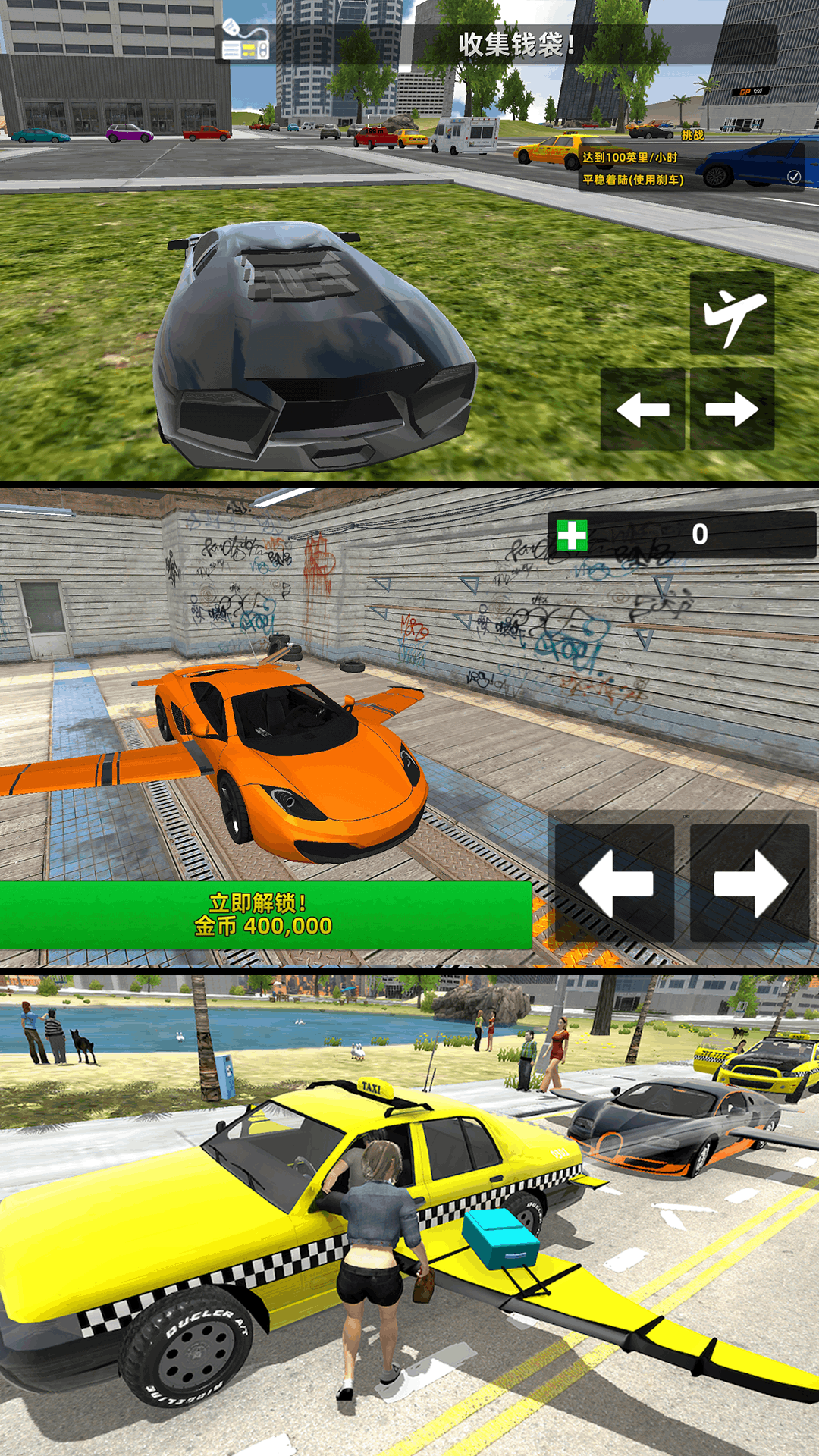
Task: Unlock the orange car with 立即解锁 button
Action: click(265, 915)
